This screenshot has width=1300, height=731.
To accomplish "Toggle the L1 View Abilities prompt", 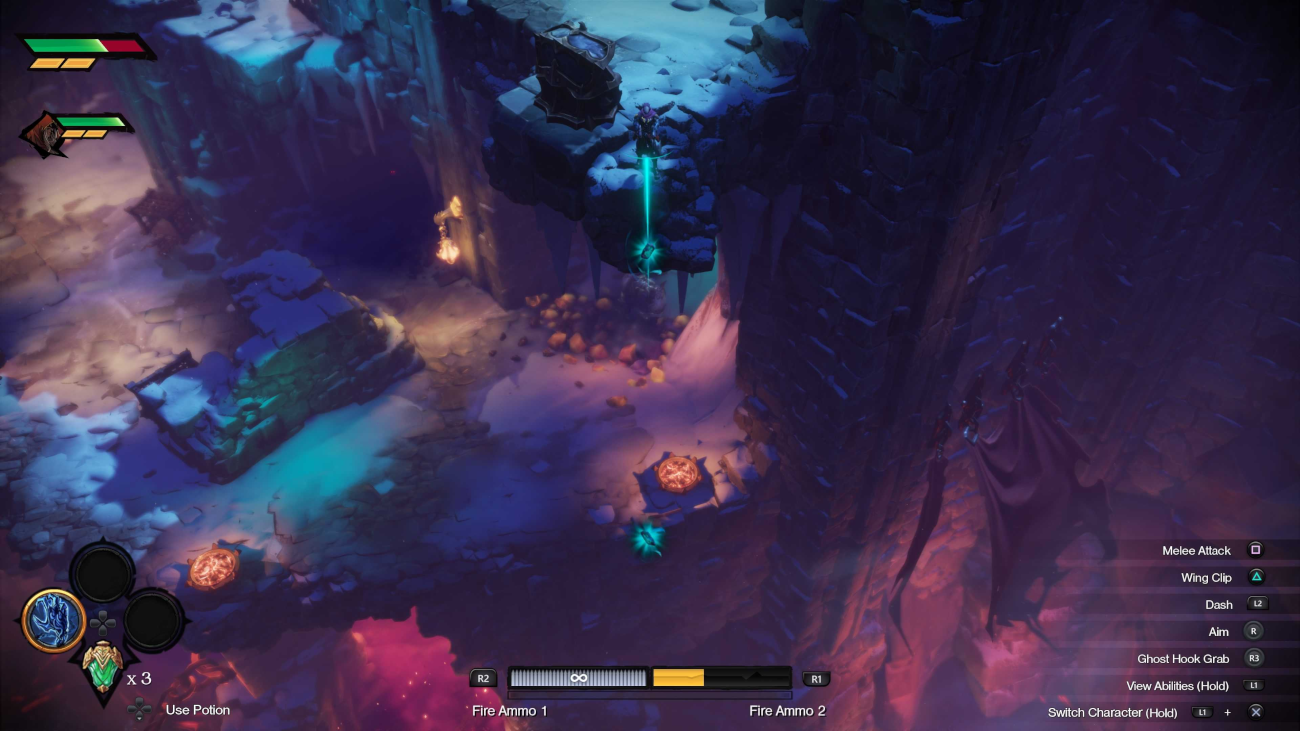I will 1256,685.
